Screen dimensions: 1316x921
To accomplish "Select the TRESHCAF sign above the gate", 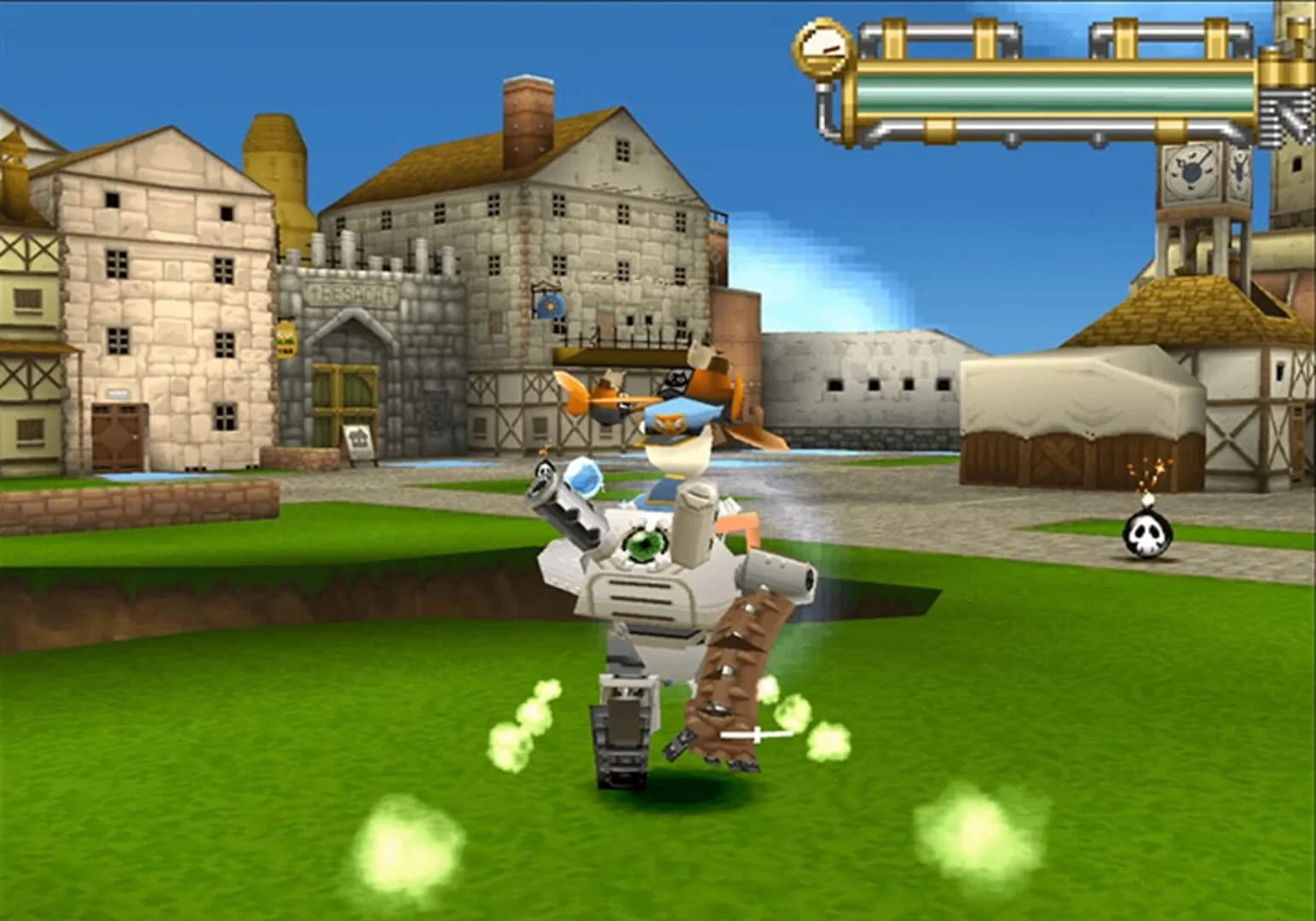I will coord(351,294).
